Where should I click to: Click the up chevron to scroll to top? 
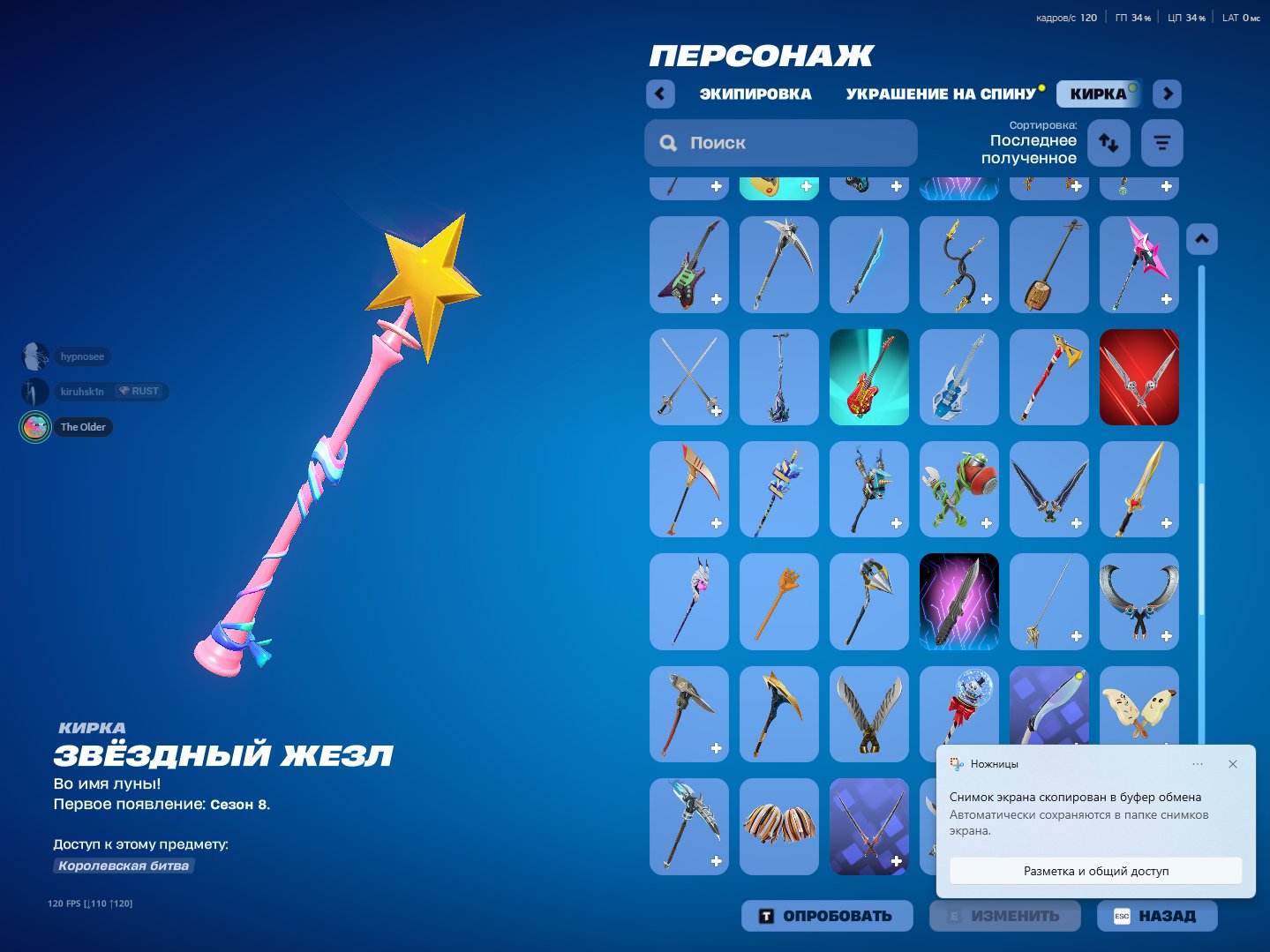(1201, 238)
